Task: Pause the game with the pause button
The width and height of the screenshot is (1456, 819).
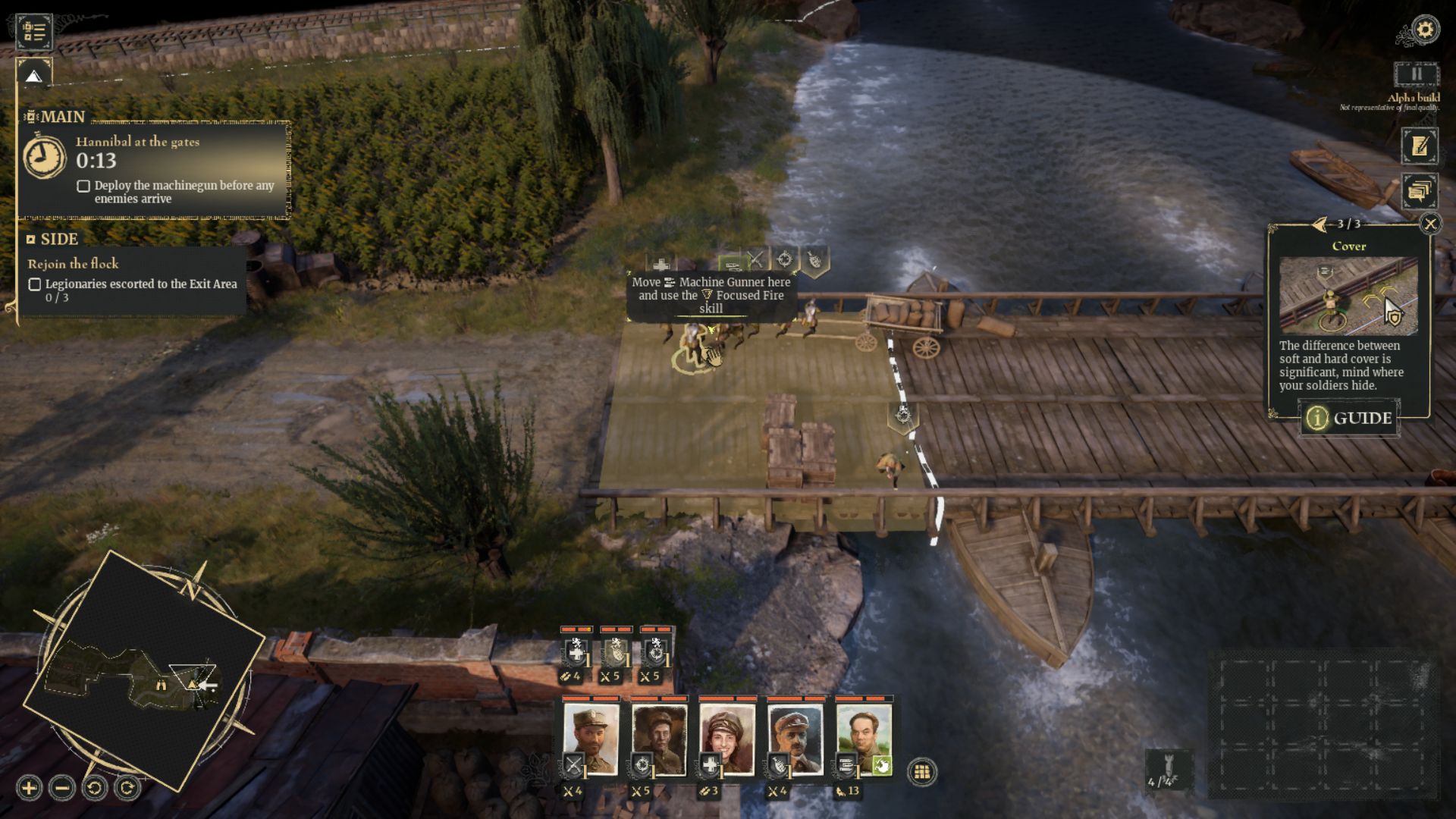Action: click(1416, 74)
